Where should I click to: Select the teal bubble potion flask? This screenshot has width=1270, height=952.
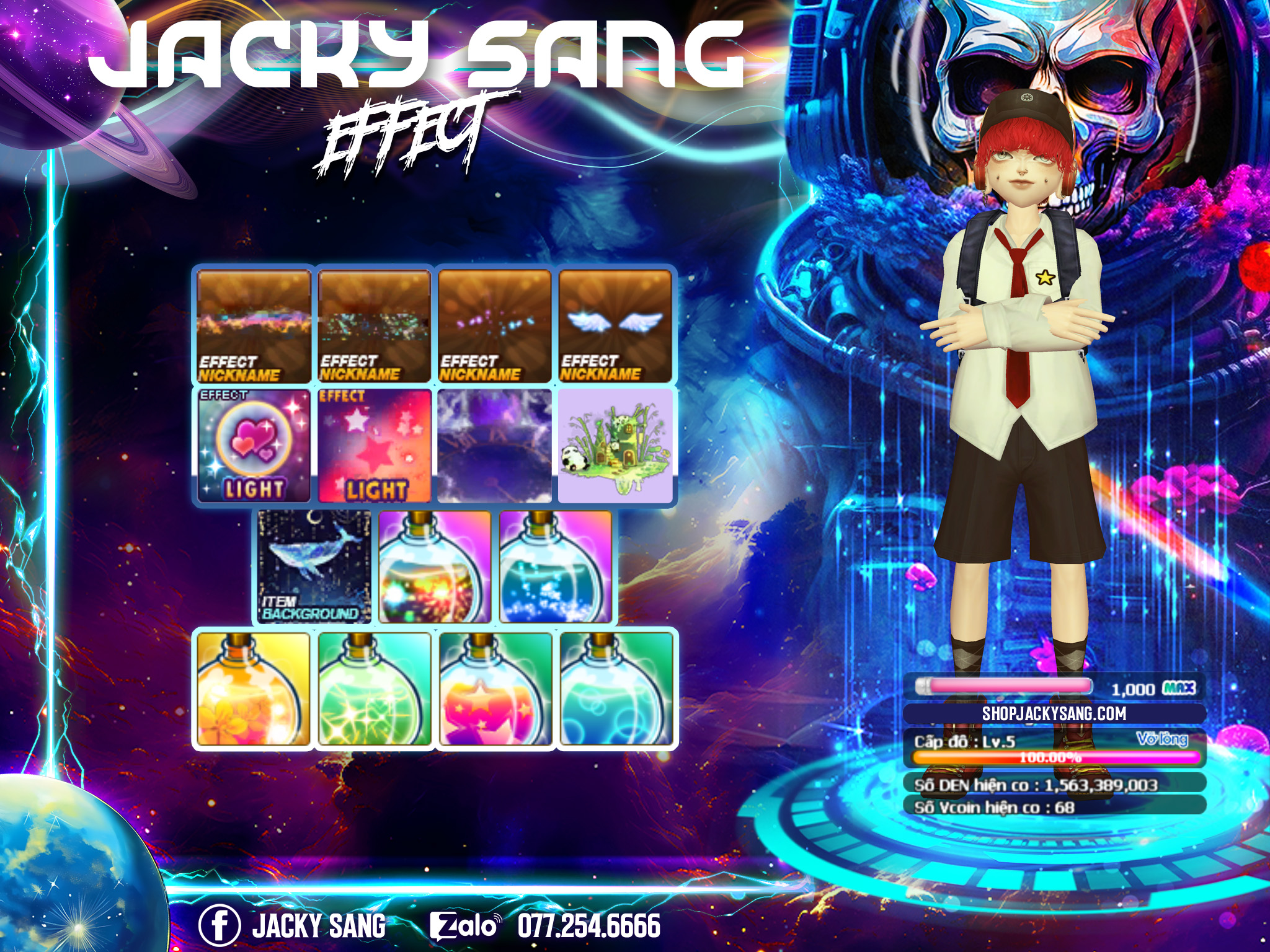[615, 688]
